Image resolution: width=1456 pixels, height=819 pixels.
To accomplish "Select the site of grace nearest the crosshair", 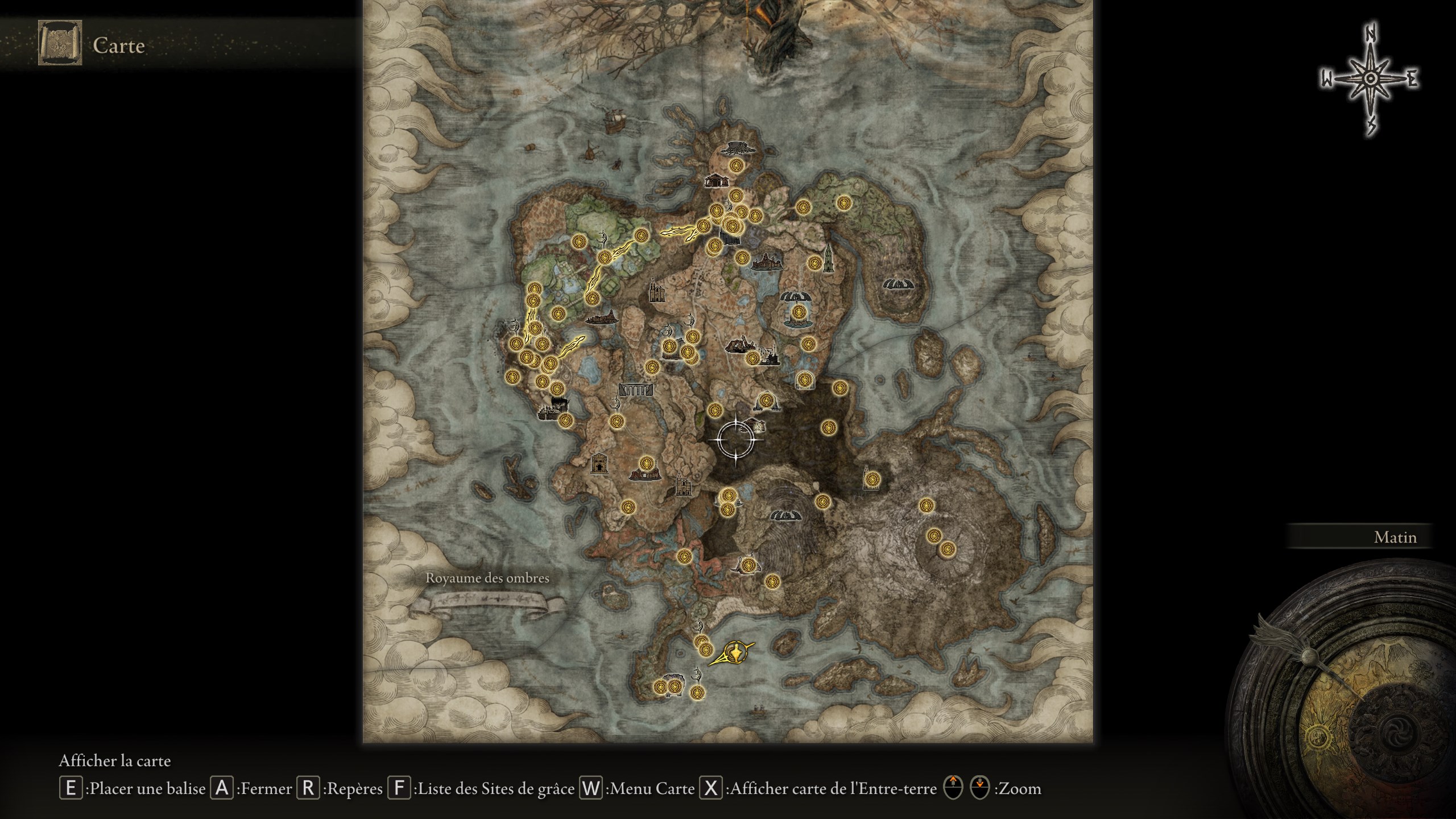I will tap(715, 411).
